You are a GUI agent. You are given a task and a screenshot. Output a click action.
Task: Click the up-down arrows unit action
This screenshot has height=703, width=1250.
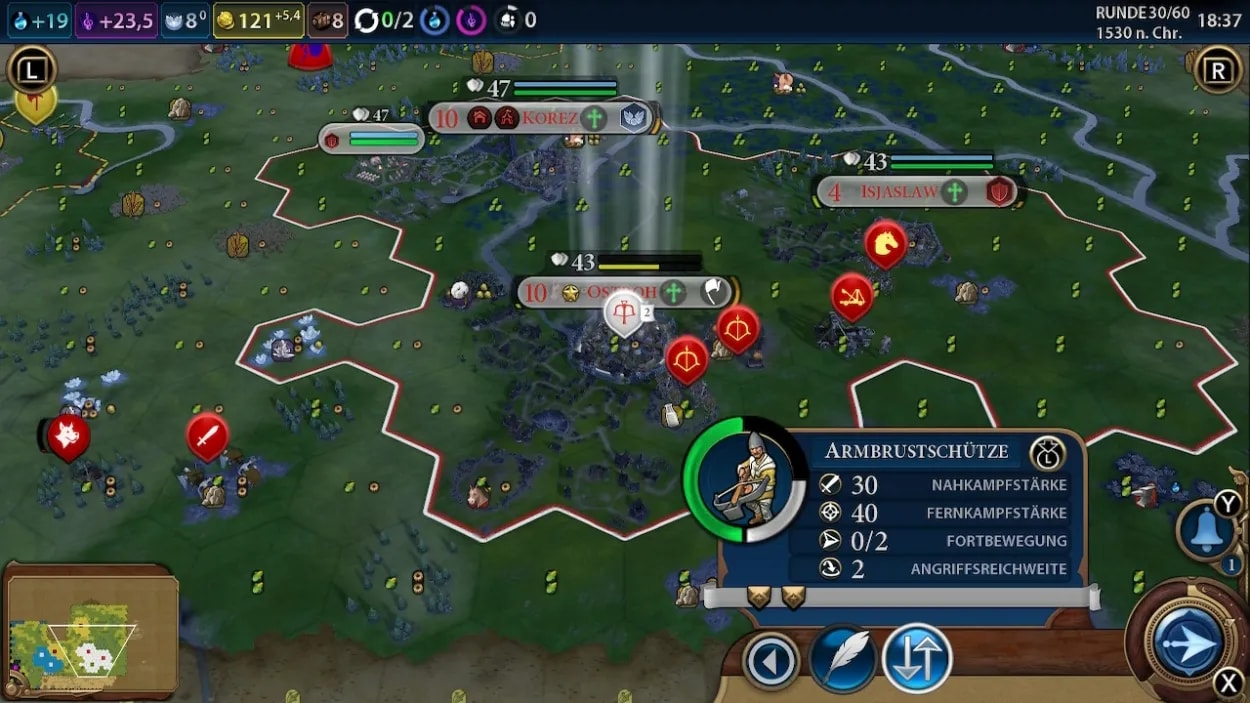coord(916,659)
